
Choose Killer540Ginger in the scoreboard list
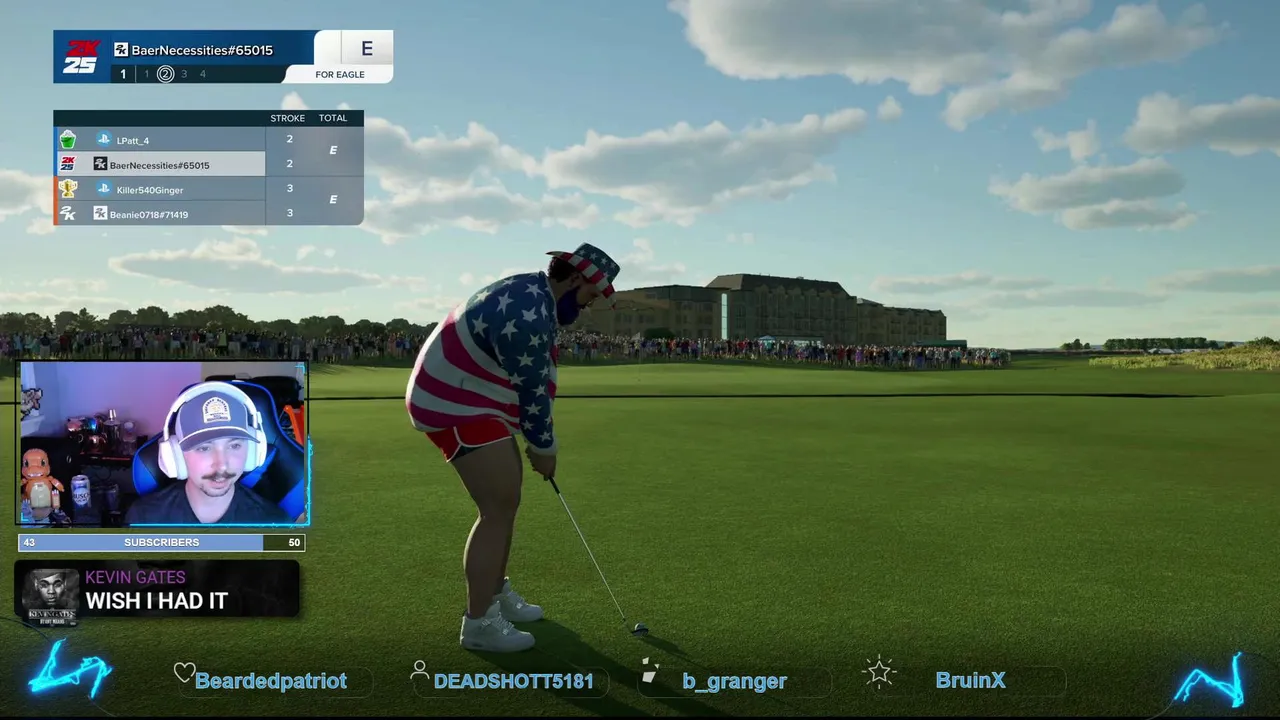coord(160,189)
